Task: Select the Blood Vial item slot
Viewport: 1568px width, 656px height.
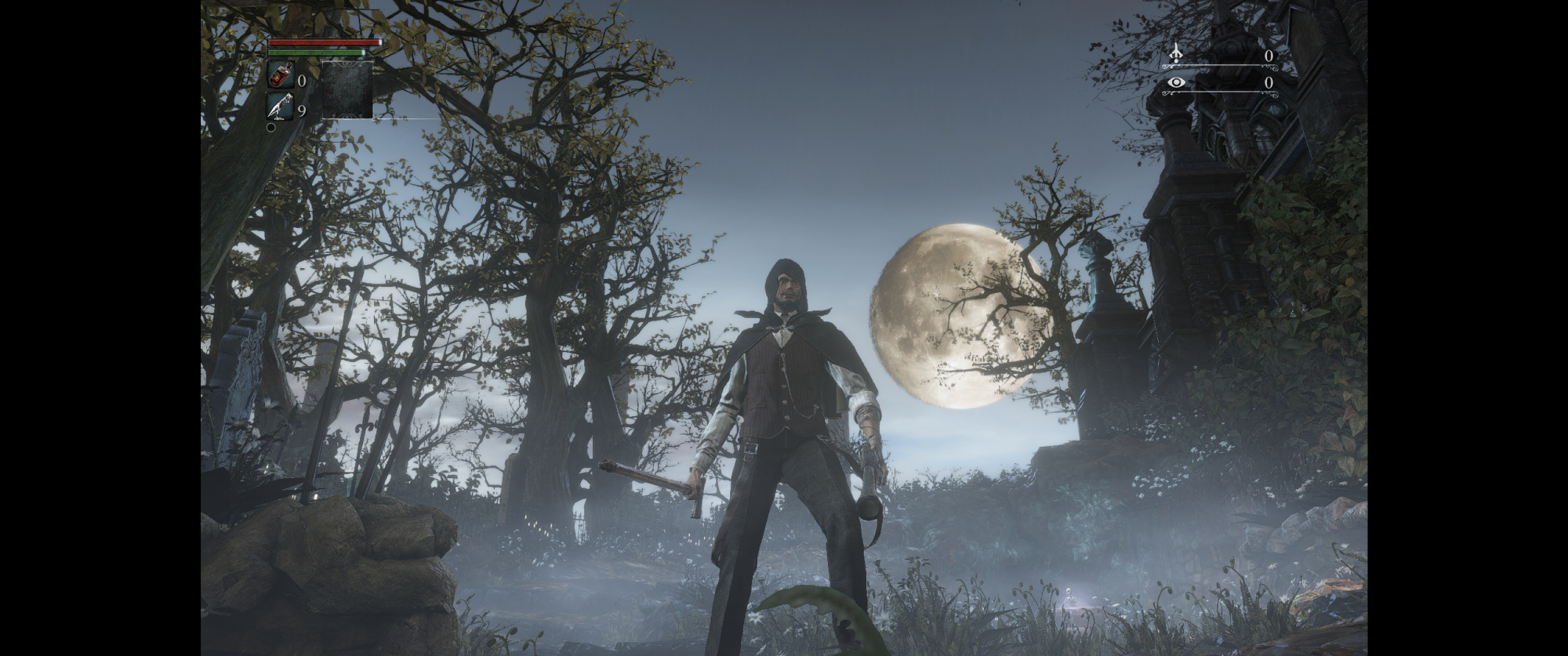Action: coord(280,76)
